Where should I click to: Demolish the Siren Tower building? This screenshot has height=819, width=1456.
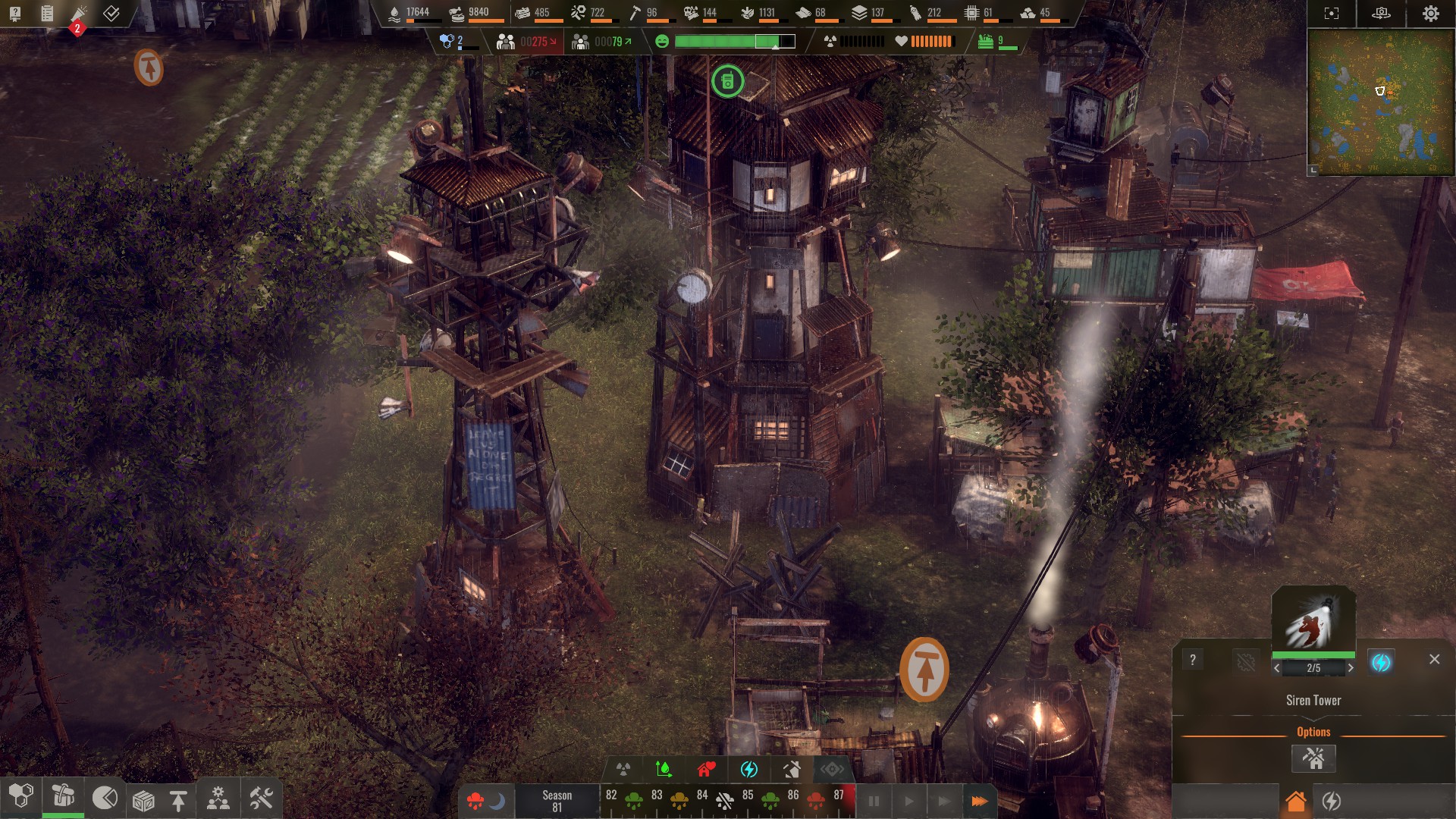pyautogui.click(x=1313, y=758)
